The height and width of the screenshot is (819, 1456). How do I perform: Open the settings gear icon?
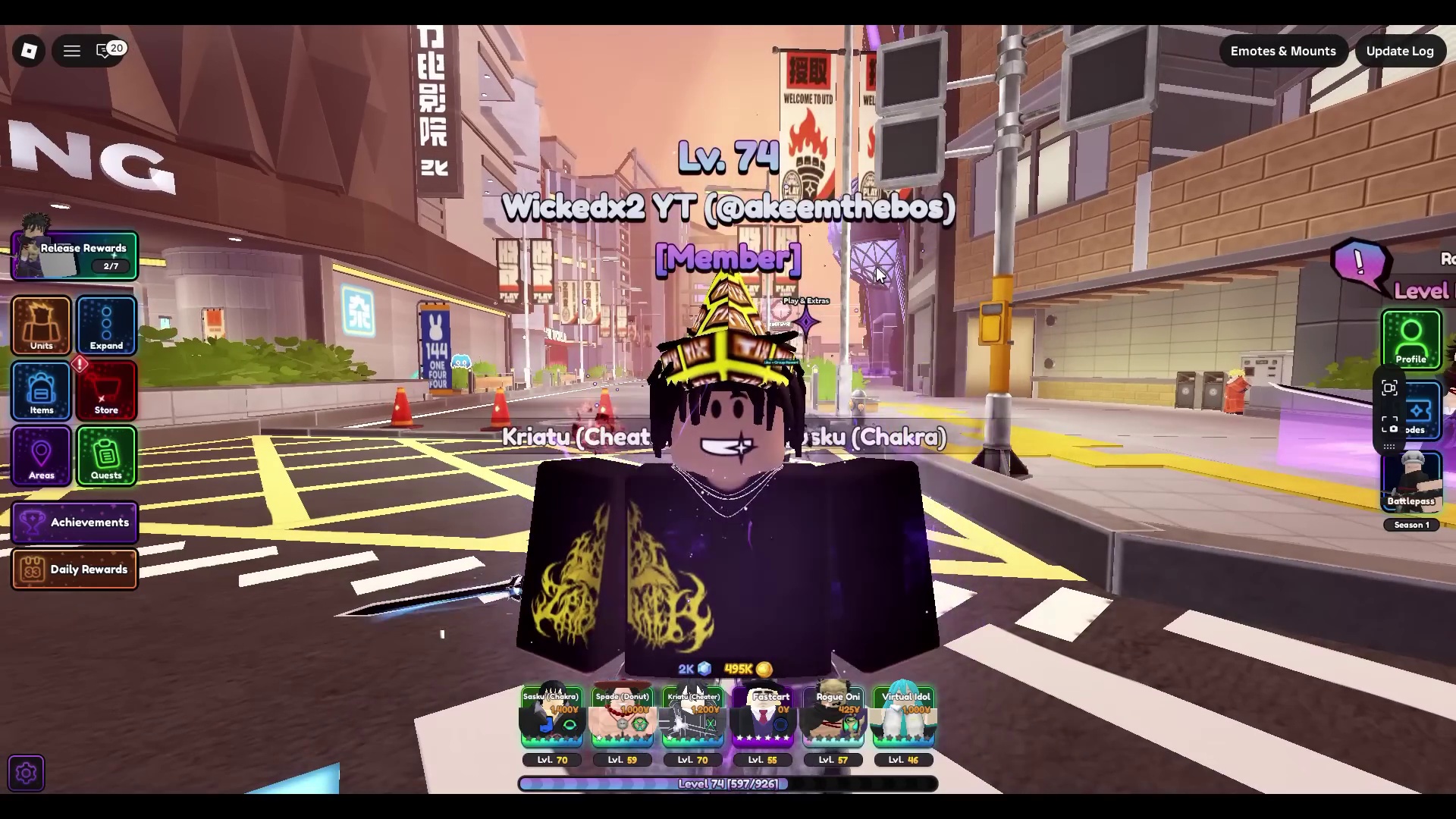tap(27, 773)
